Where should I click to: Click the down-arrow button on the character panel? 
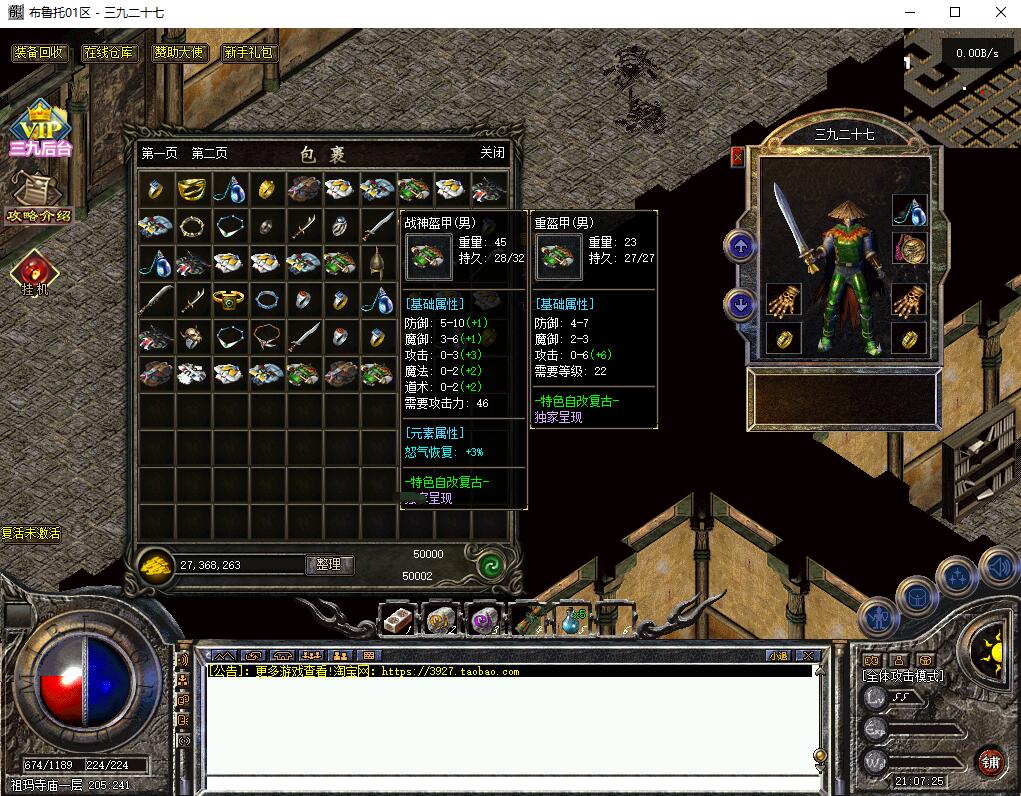741,304
